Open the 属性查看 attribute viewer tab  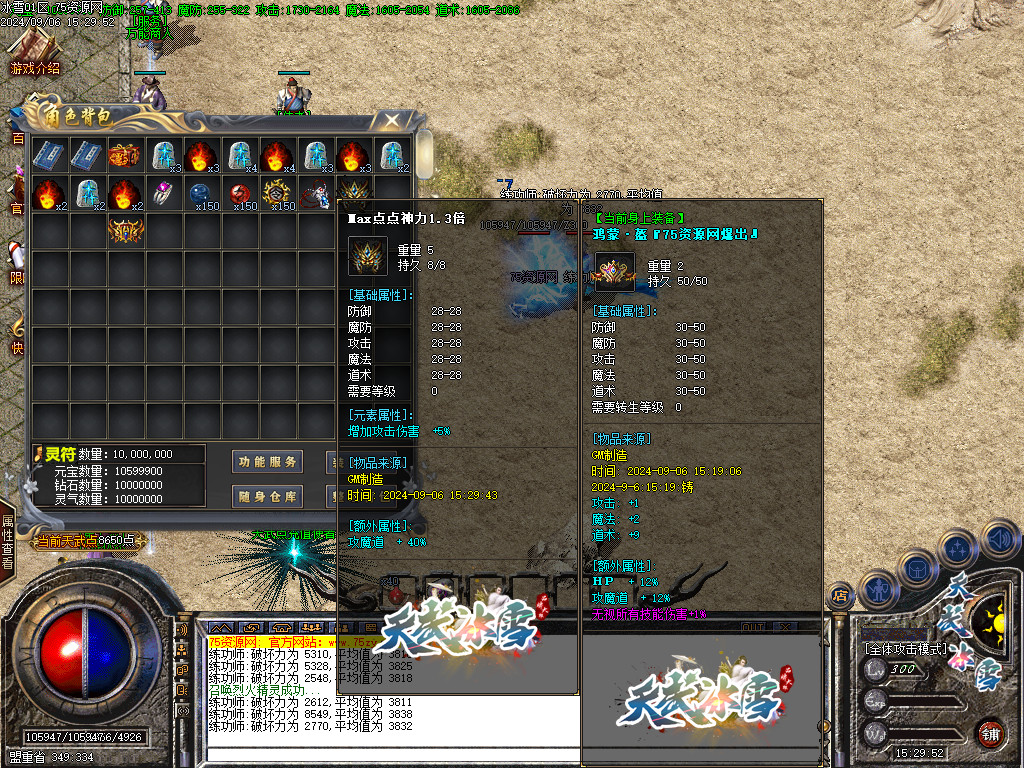8,541
